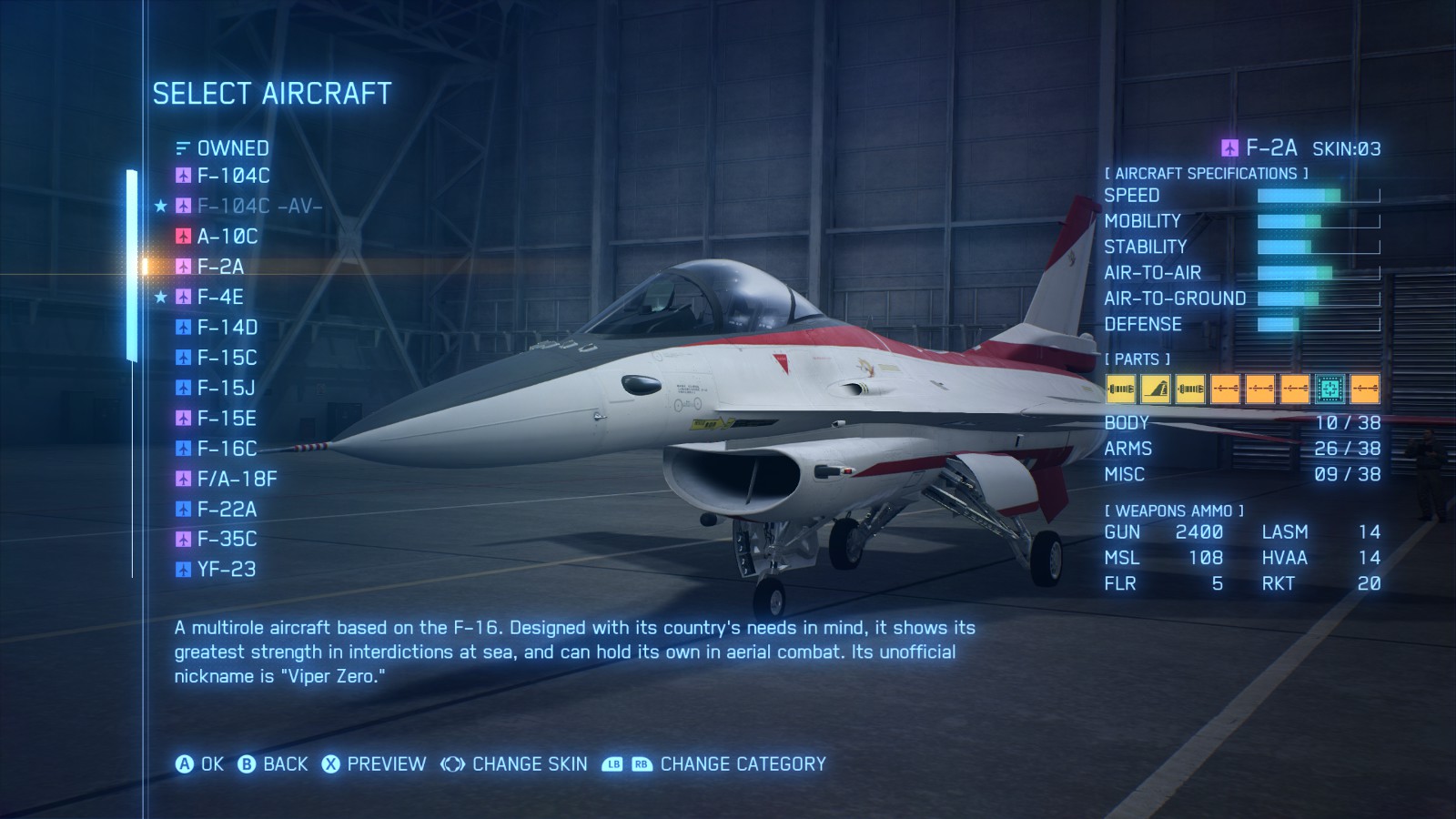Select the F-104C aircraft
Viewport: 1456px width, 819px height.
233,176
